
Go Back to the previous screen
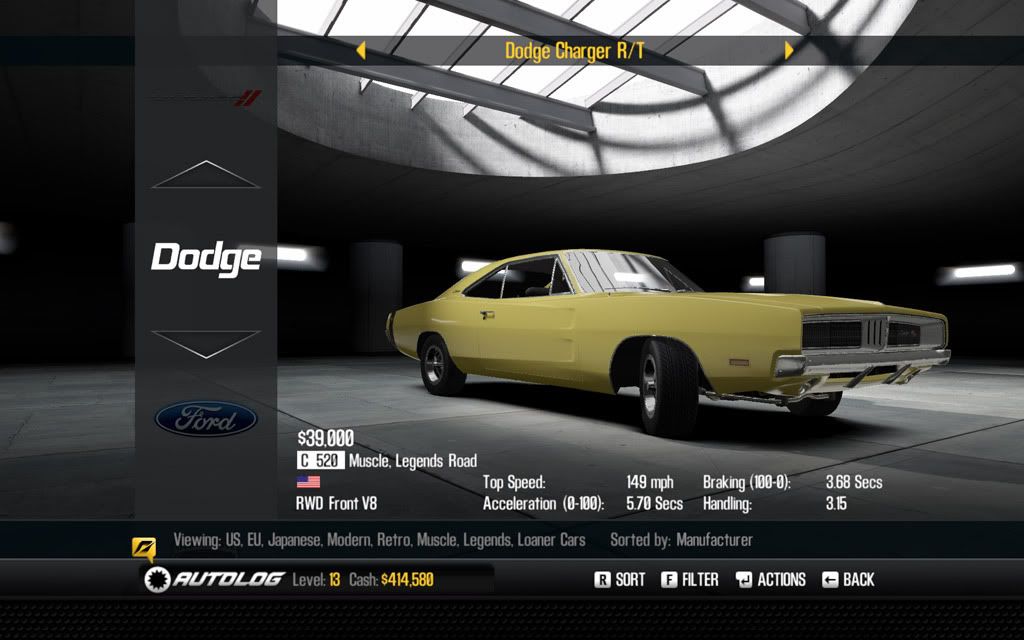coord(848,579)
